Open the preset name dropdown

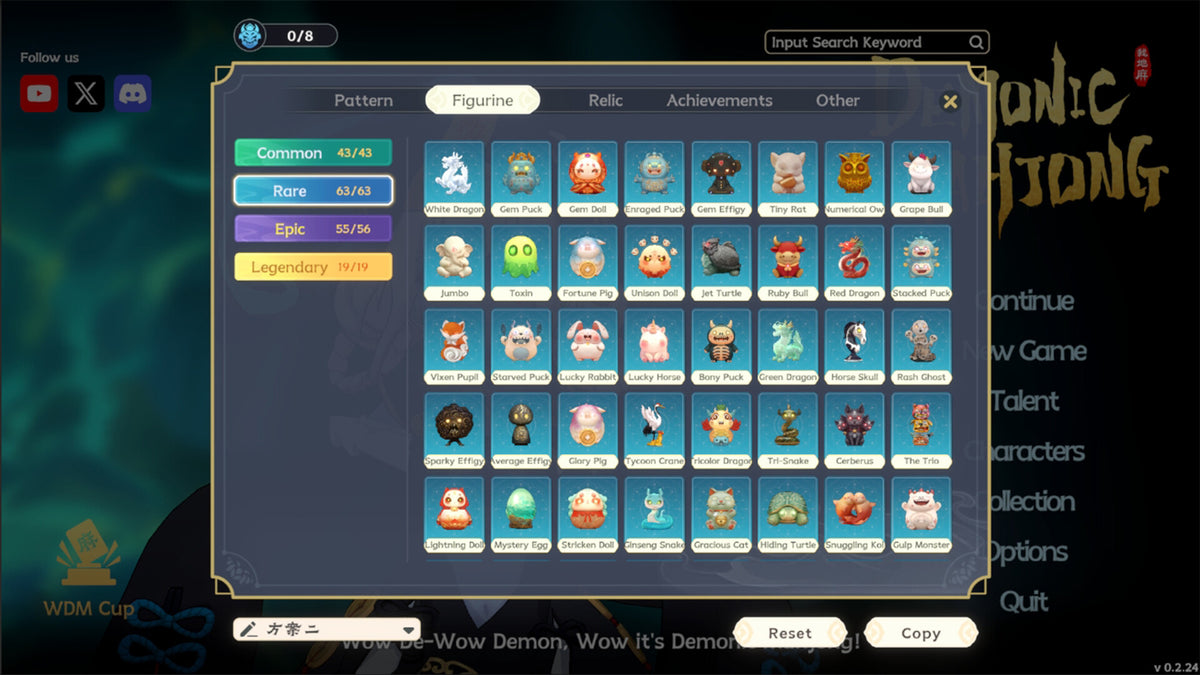click(x=409, y=630)
